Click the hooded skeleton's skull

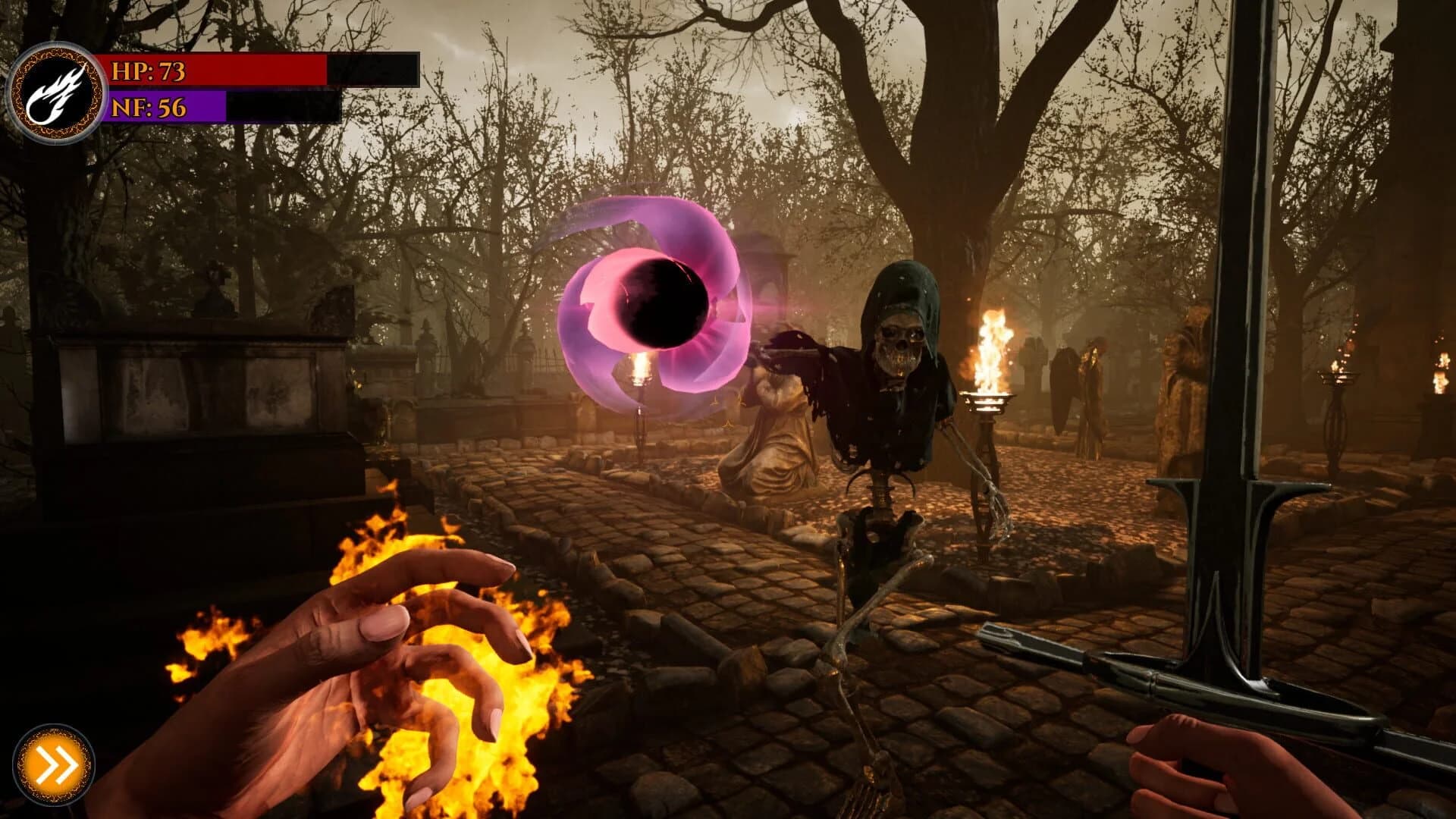[899, 341]
